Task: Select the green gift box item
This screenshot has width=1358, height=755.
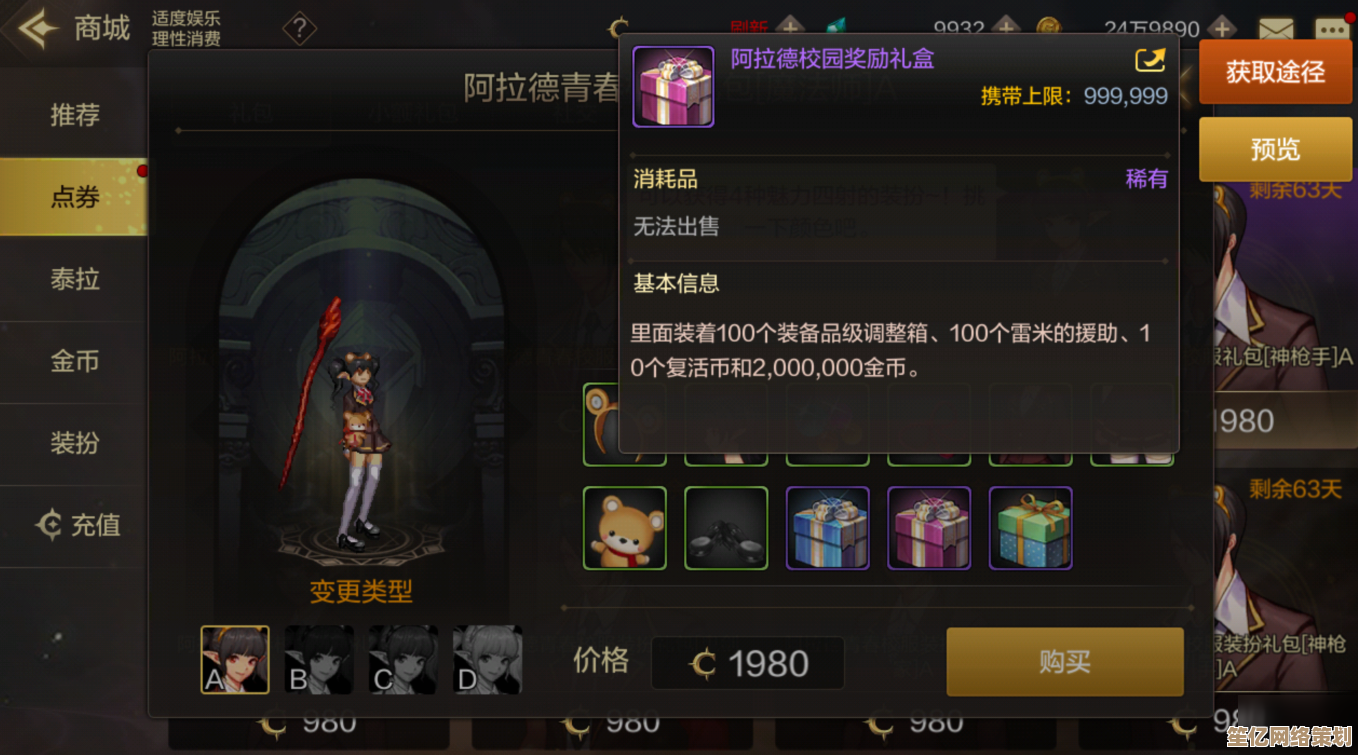Action: tap(1031, 528)
